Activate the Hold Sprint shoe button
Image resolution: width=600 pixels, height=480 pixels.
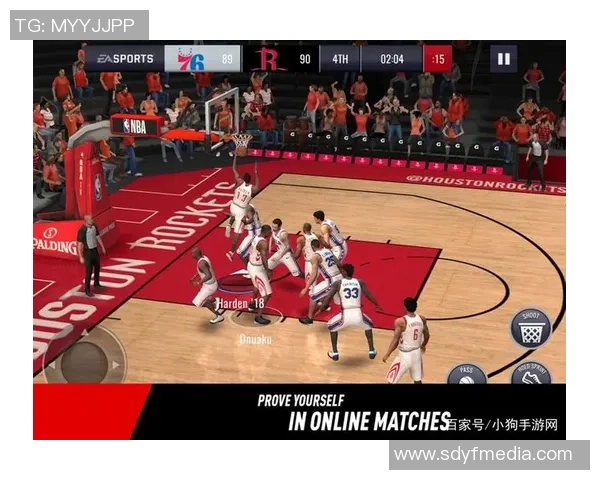531,375
